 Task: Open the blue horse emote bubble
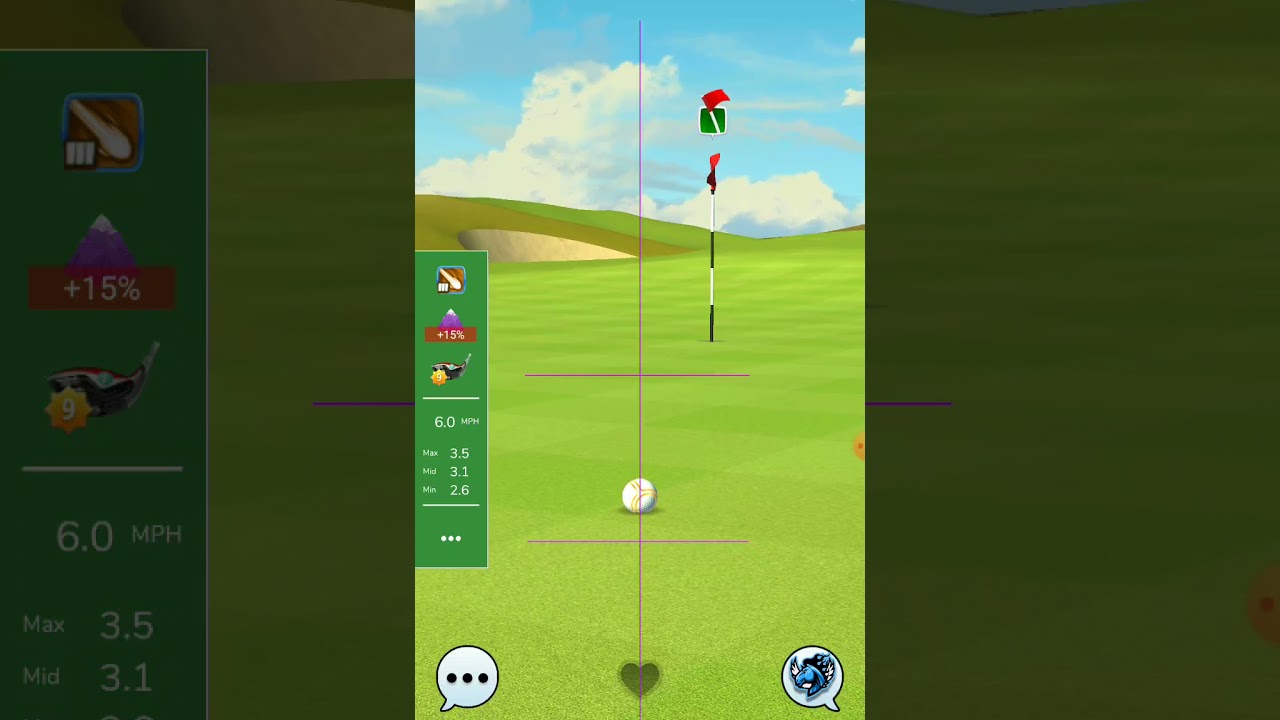point(812,677)
